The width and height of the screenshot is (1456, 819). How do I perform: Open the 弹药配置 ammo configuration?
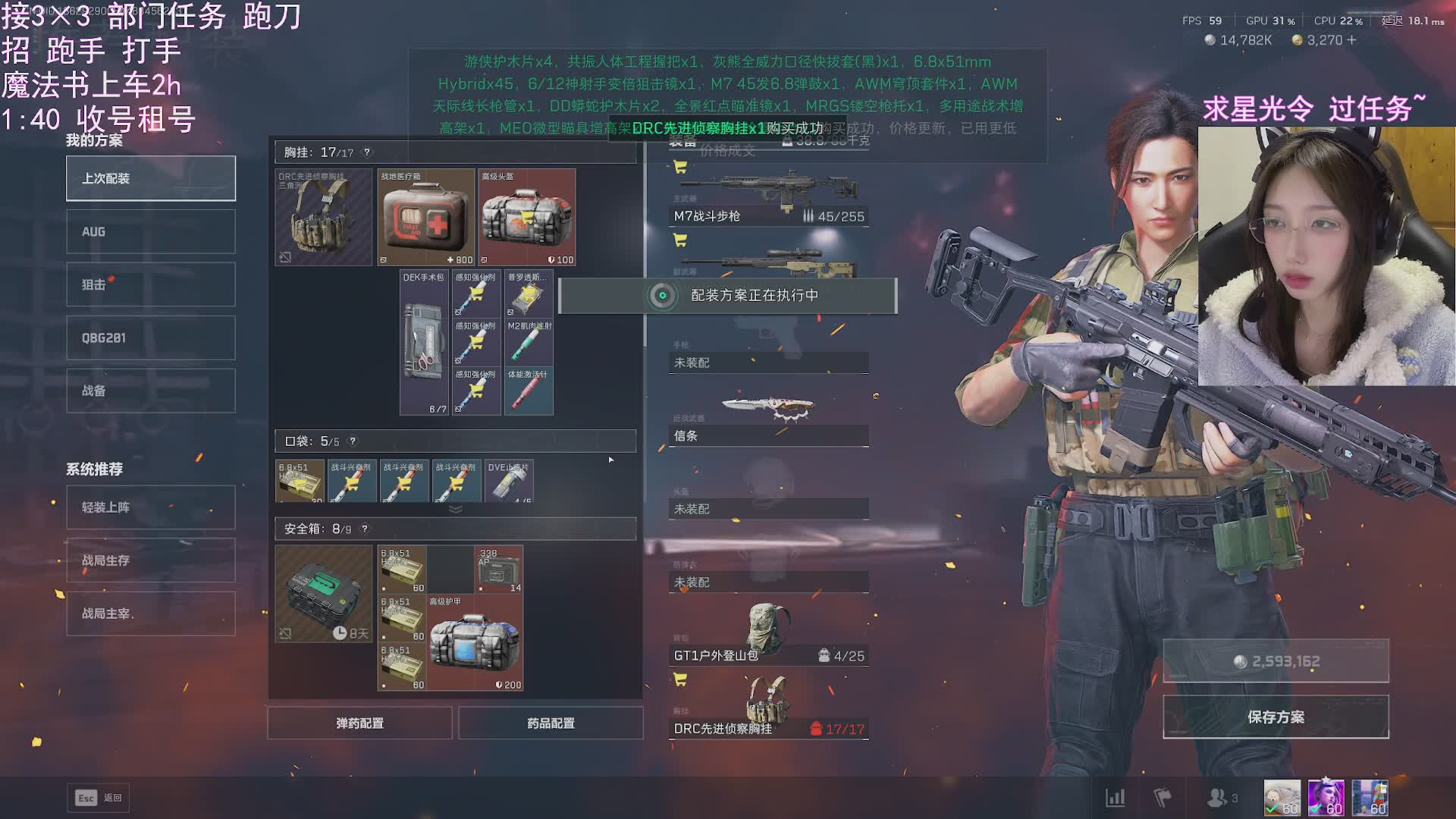(x=359, y=723)
